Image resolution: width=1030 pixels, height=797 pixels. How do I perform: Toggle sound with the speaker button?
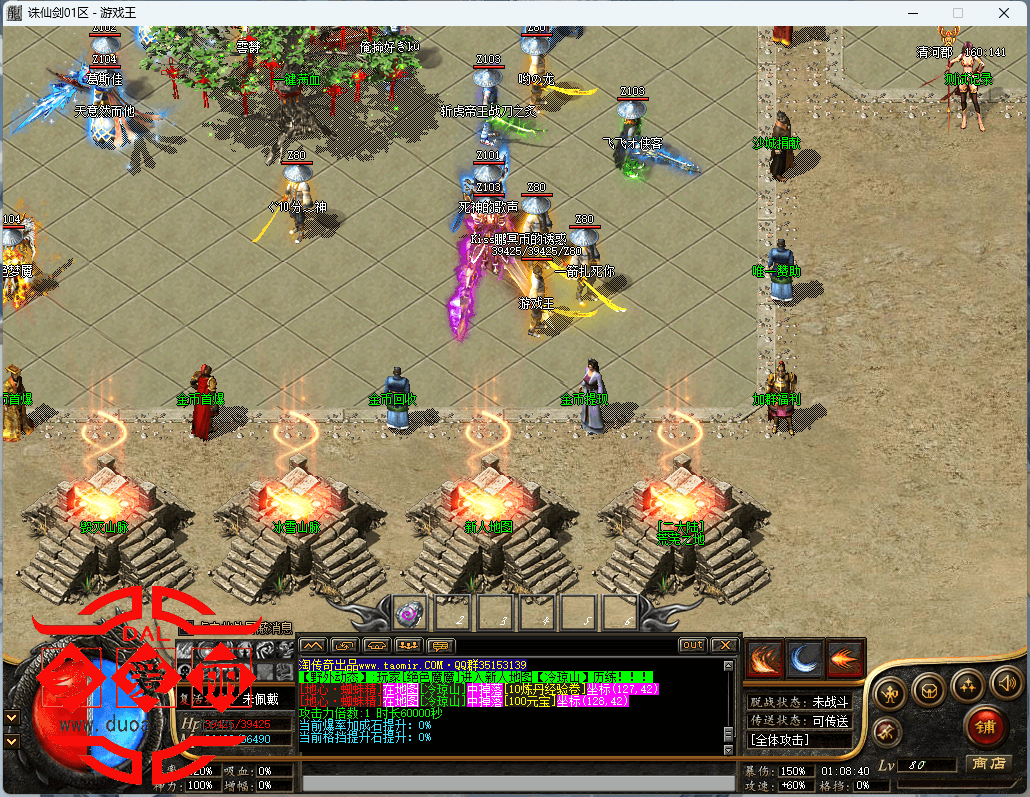coord(1005,683)
